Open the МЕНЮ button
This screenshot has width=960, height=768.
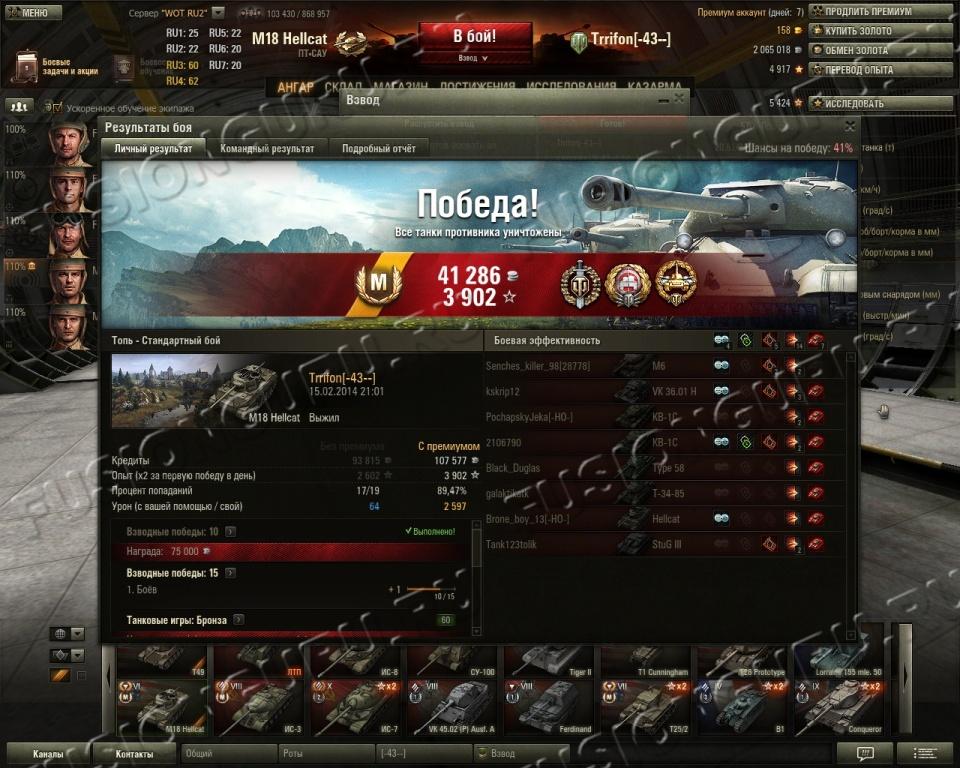coord(26,13)
